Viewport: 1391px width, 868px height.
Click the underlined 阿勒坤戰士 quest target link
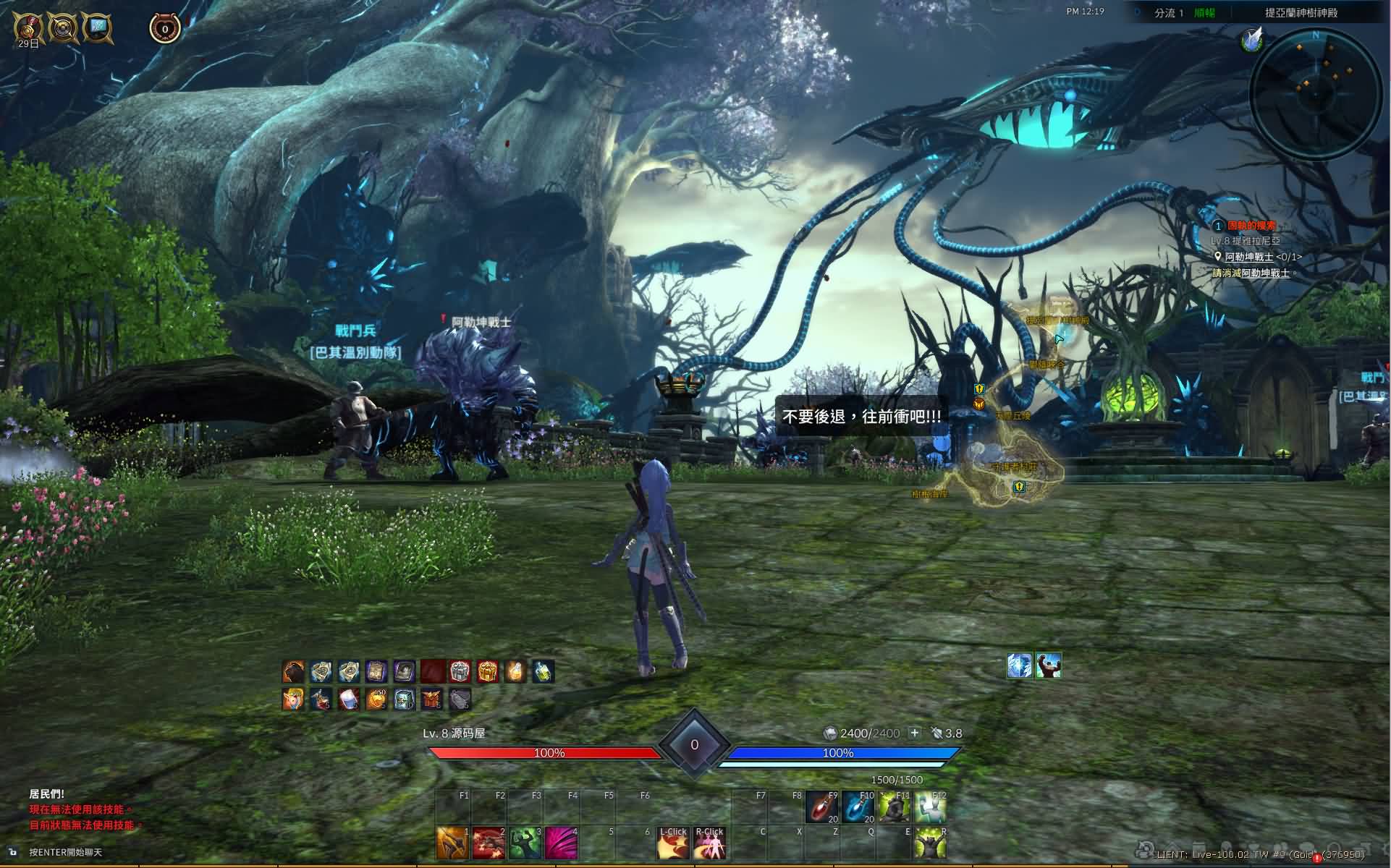coord(1248,257)
